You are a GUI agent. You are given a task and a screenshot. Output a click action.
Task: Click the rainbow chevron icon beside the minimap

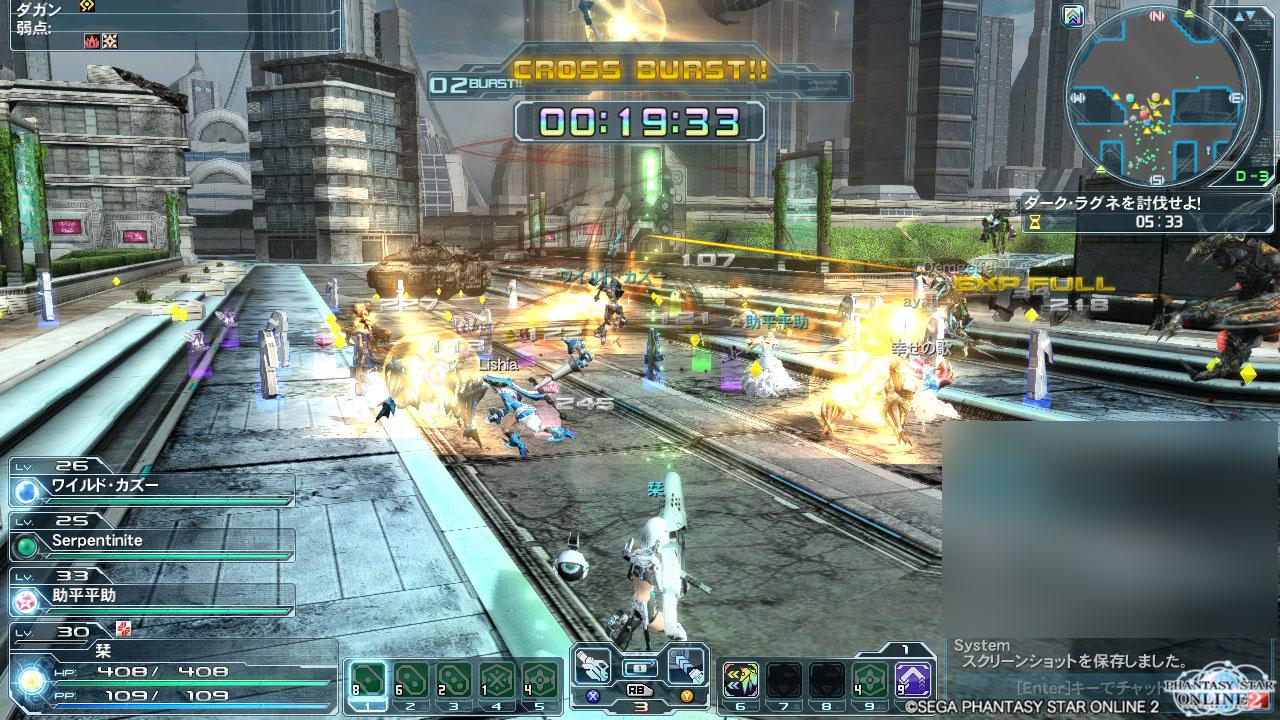coord(1074,15)
